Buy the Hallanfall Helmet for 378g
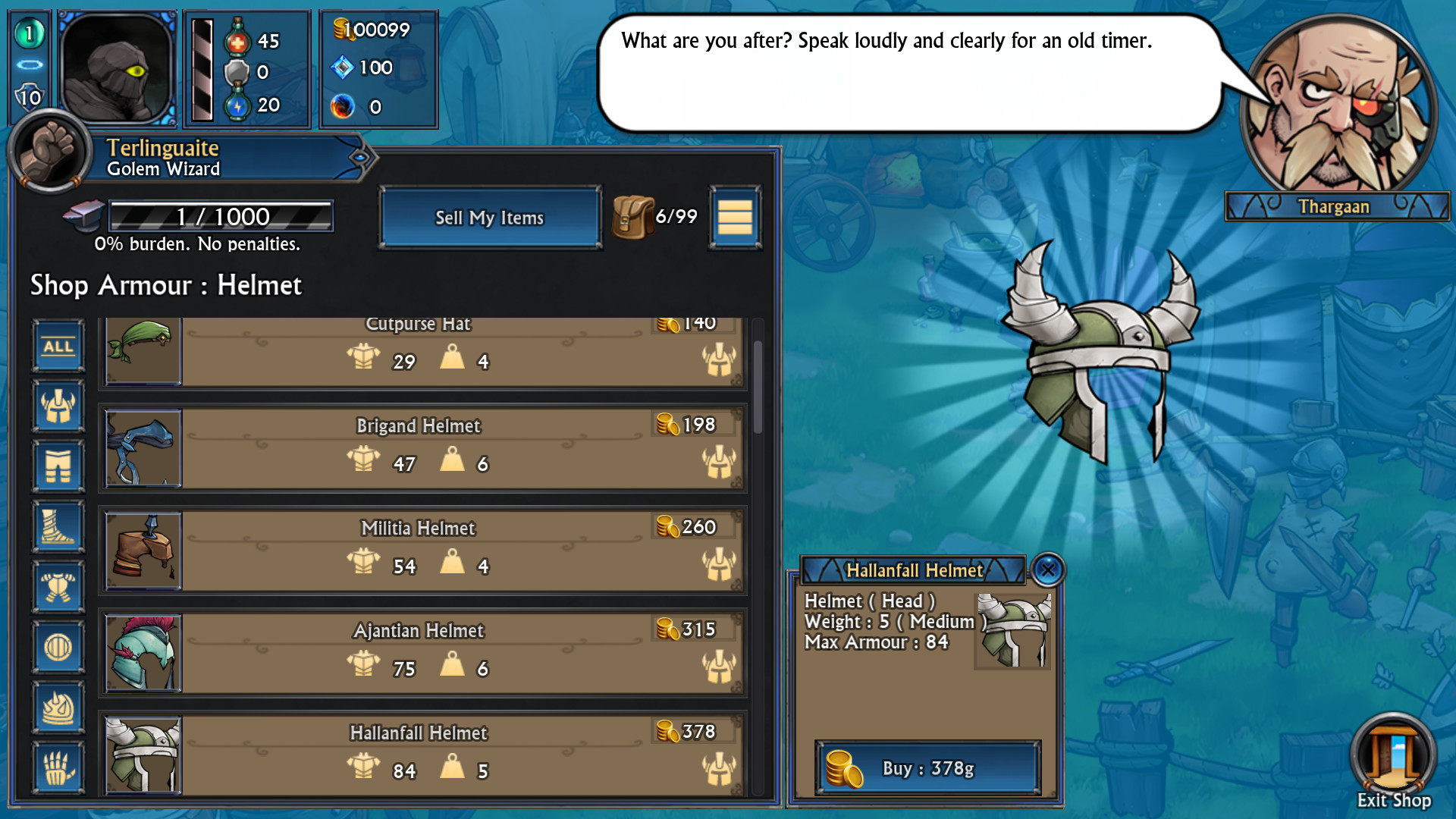 [x=927, y=768]
